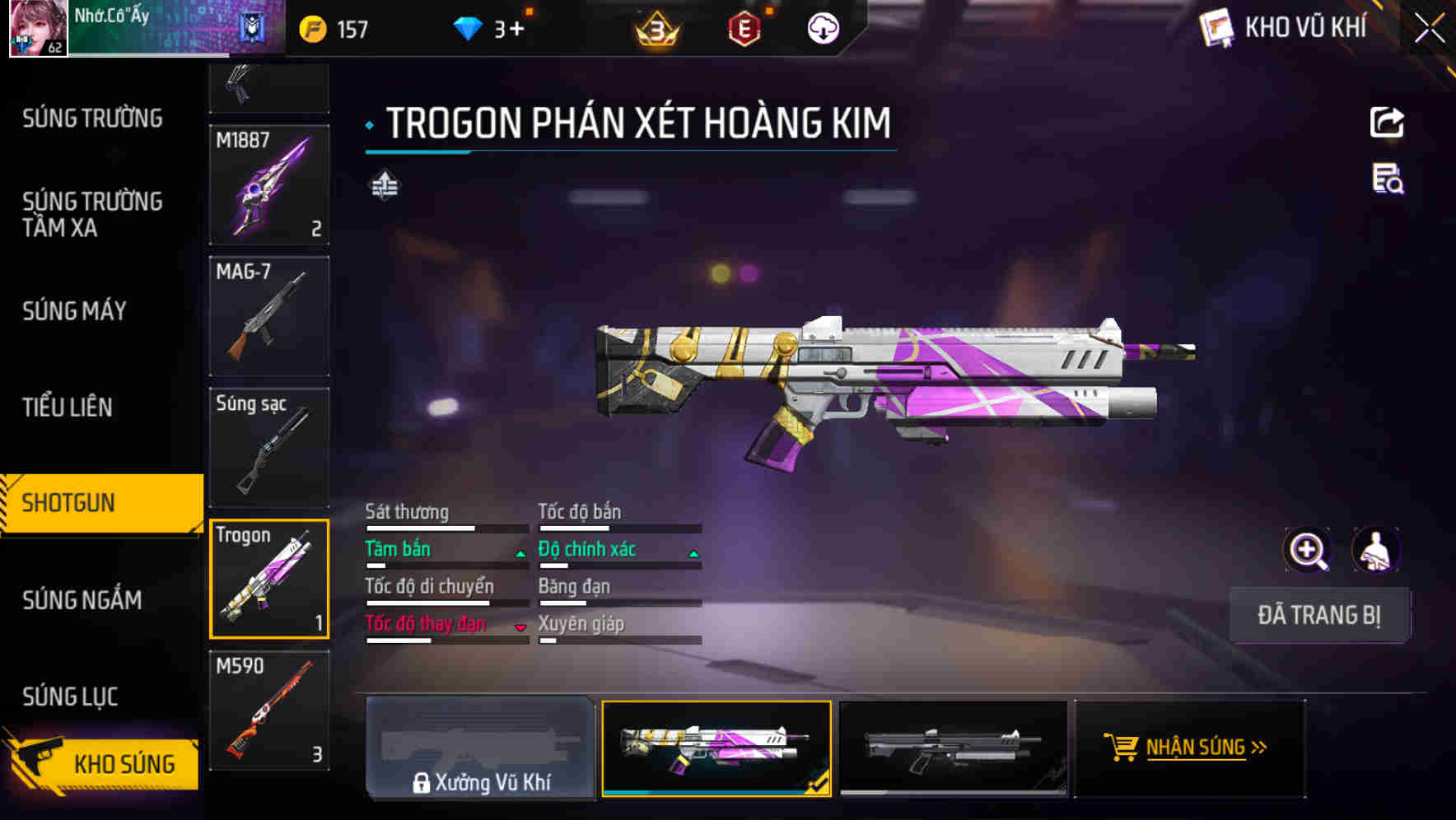Switch to Tiểu Liên category
The height and width of the screenshot is (820, 1456).
click(68, 408)
